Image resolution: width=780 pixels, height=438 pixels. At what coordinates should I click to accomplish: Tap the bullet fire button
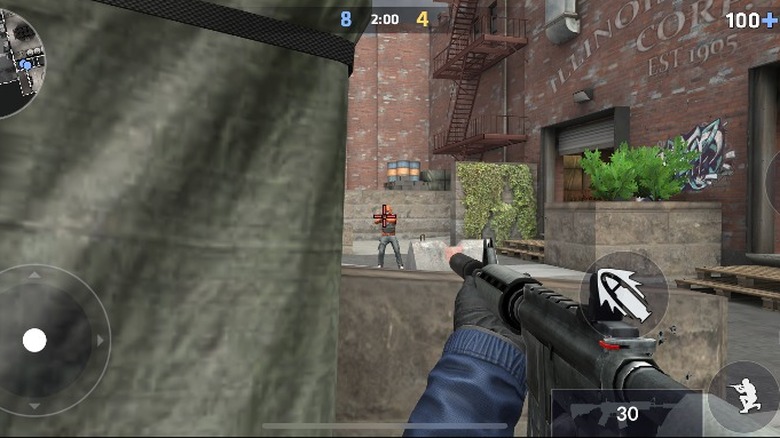623,295
